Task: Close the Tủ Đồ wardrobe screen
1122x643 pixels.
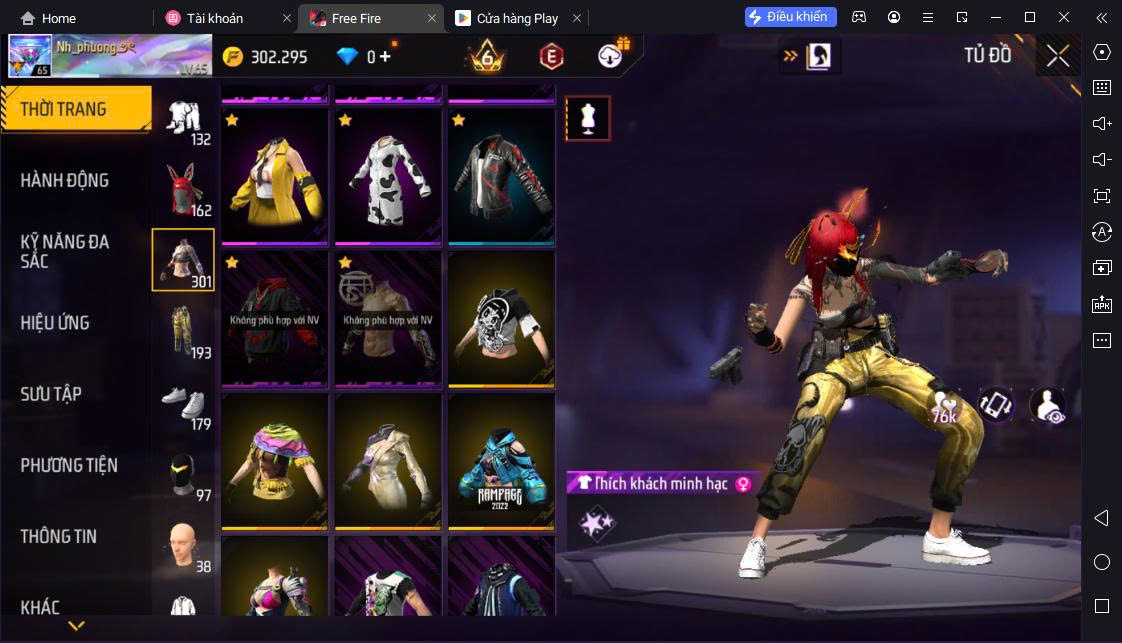Action: (x=1058, y=56)
